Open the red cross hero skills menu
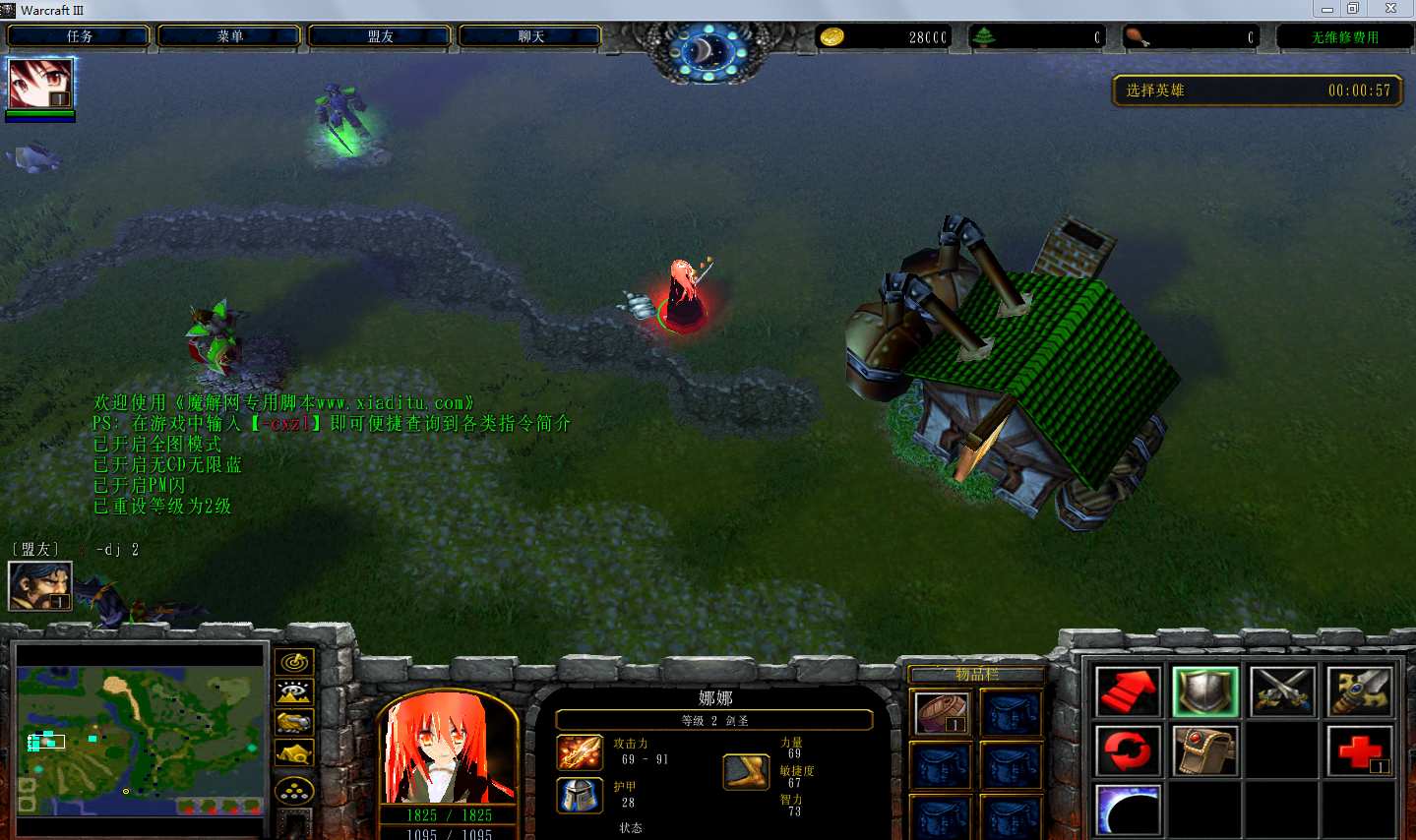This screenshot has width=1416, height=840. (x=1359, y=751)
